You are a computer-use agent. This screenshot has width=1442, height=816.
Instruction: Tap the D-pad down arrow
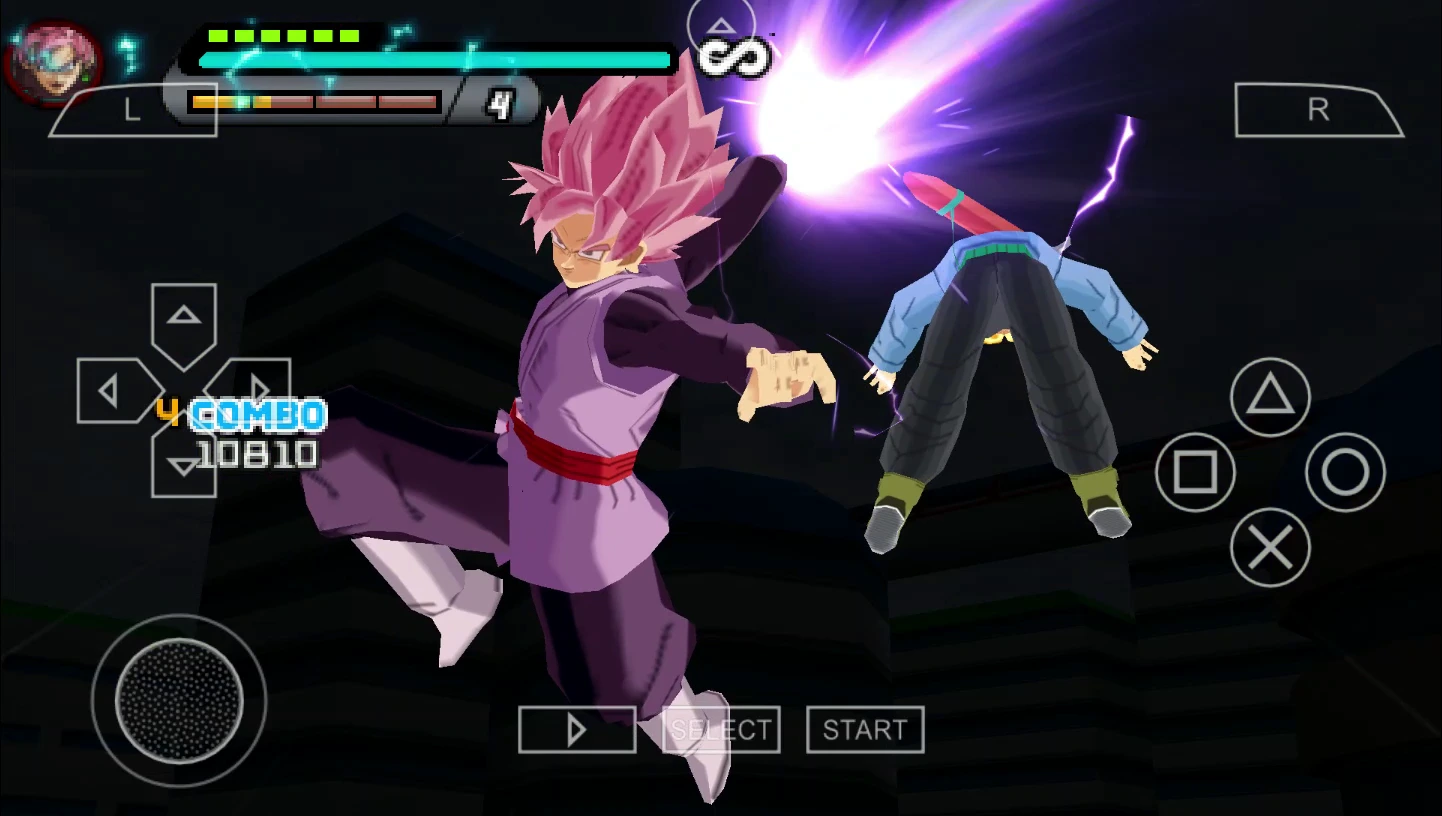coord(184,466)
